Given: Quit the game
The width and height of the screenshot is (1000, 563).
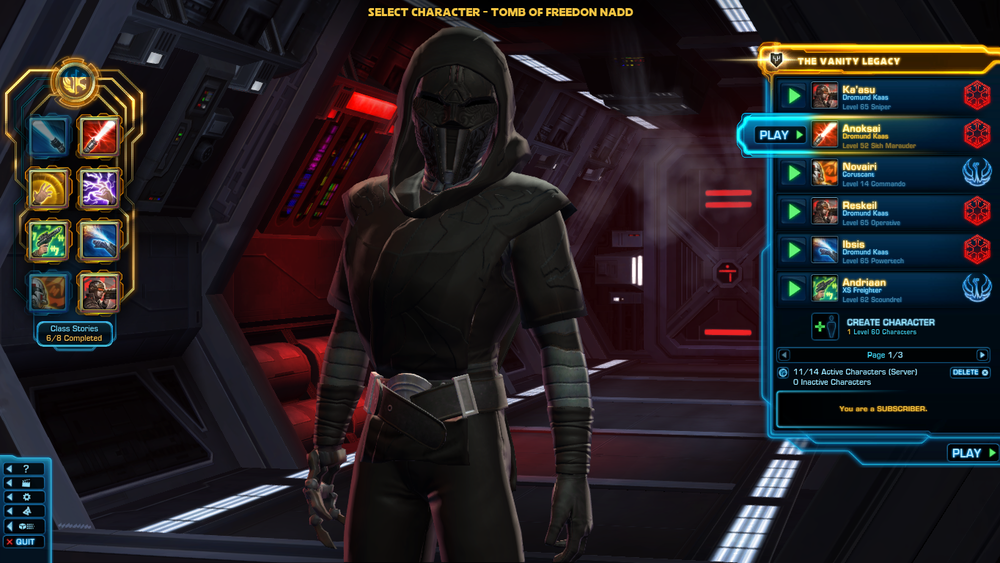Looking at the screenshot, I should coord(24,542).
